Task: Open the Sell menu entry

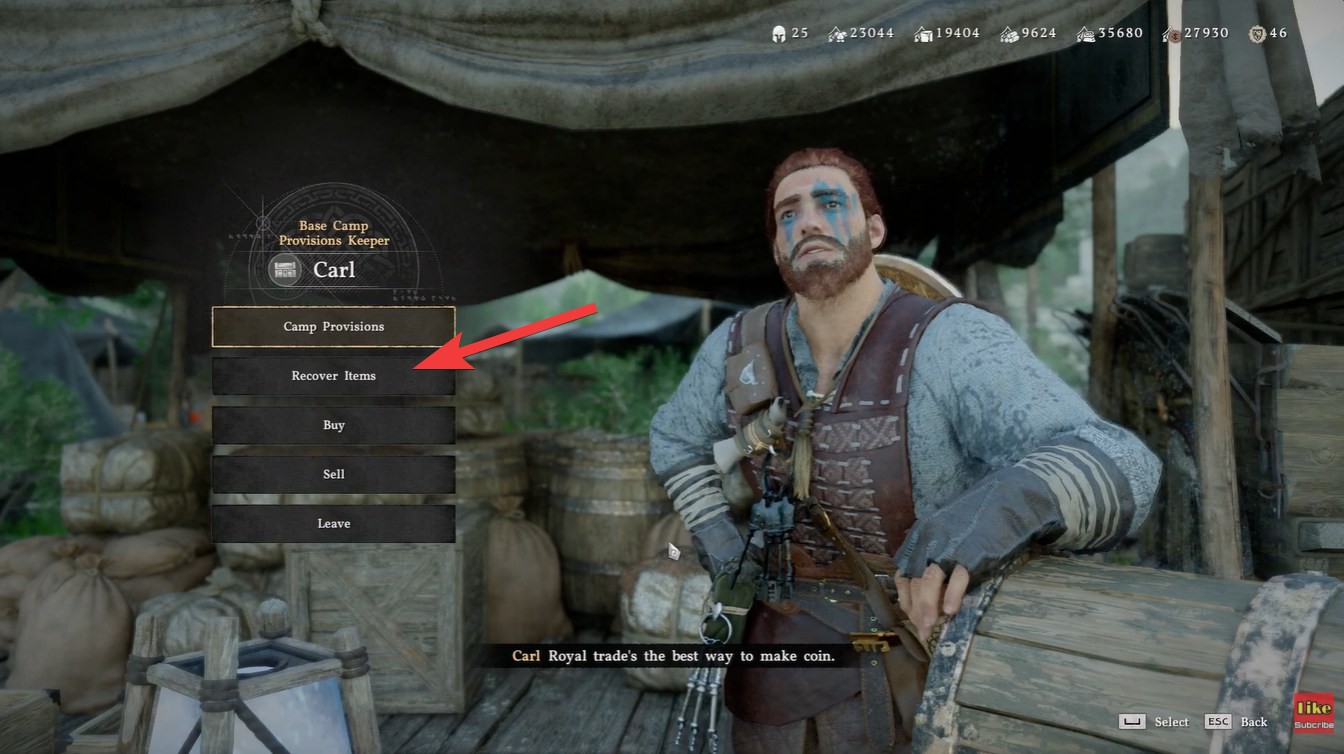Action: pos(333,474)
